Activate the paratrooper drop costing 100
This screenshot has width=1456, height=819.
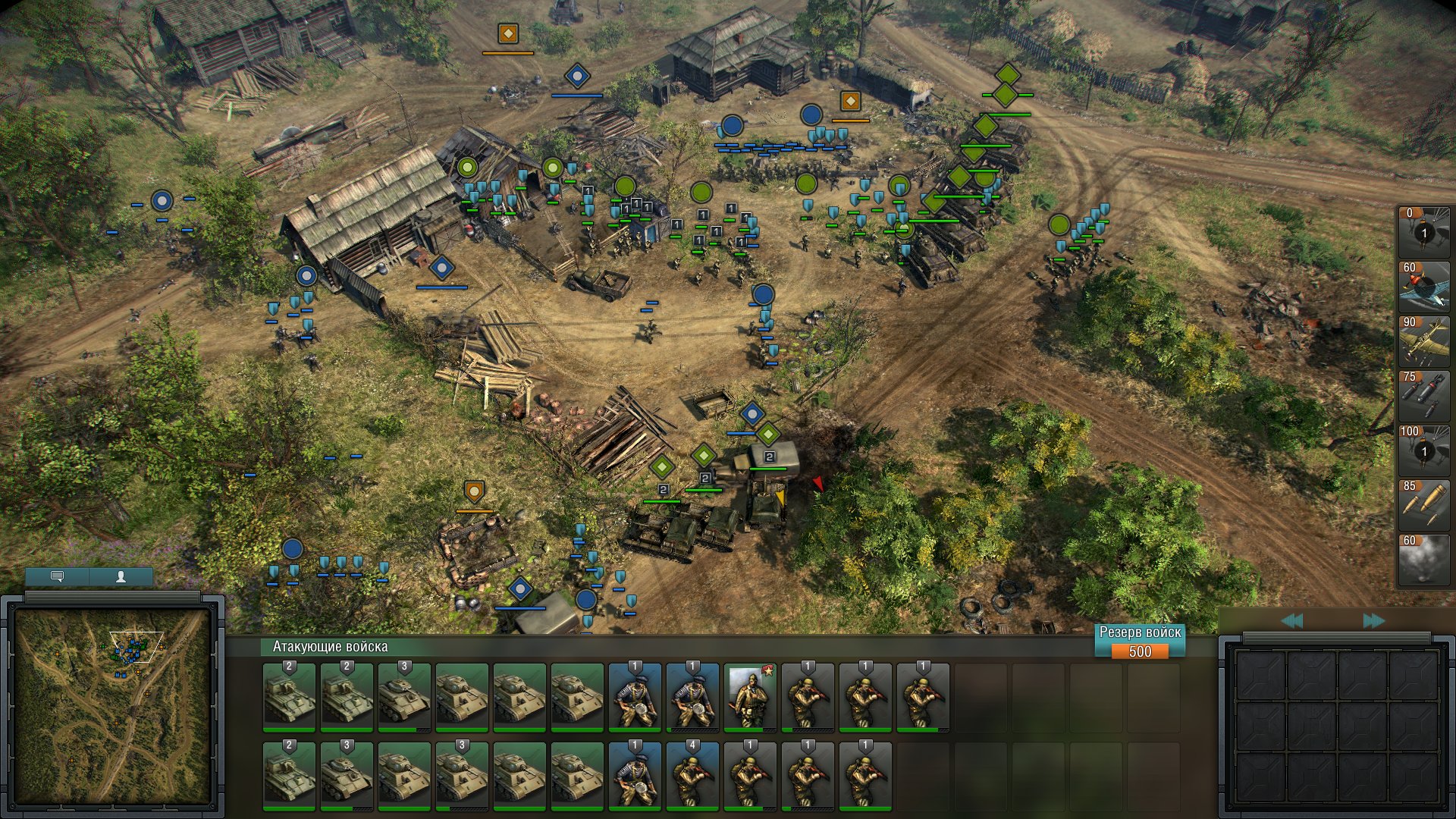(x=1423, y=450)
